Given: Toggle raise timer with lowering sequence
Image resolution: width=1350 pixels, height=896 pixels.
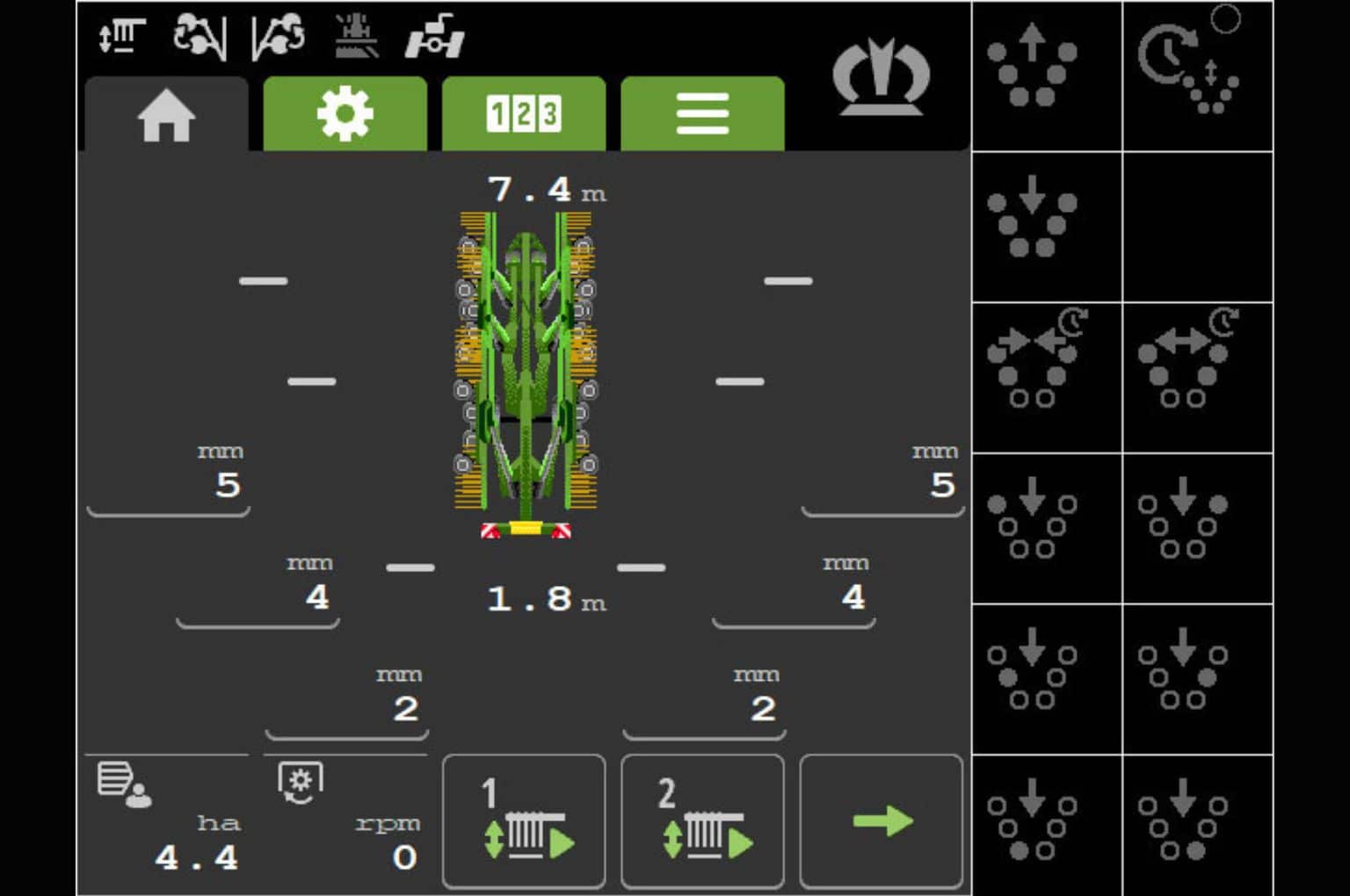Looking at the screenshot, I should coord(1198,76).
